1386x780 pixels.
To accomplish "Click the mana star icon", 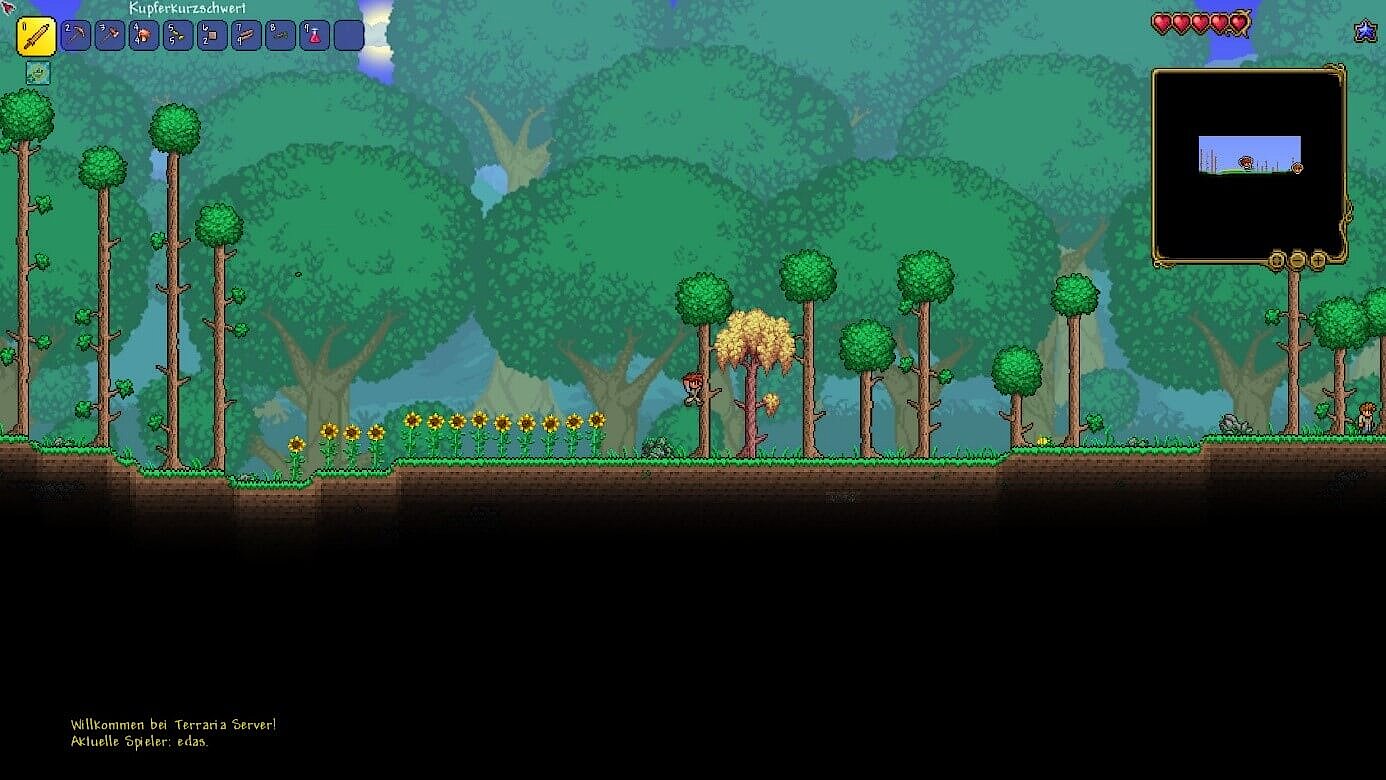I will point(1364,30).
